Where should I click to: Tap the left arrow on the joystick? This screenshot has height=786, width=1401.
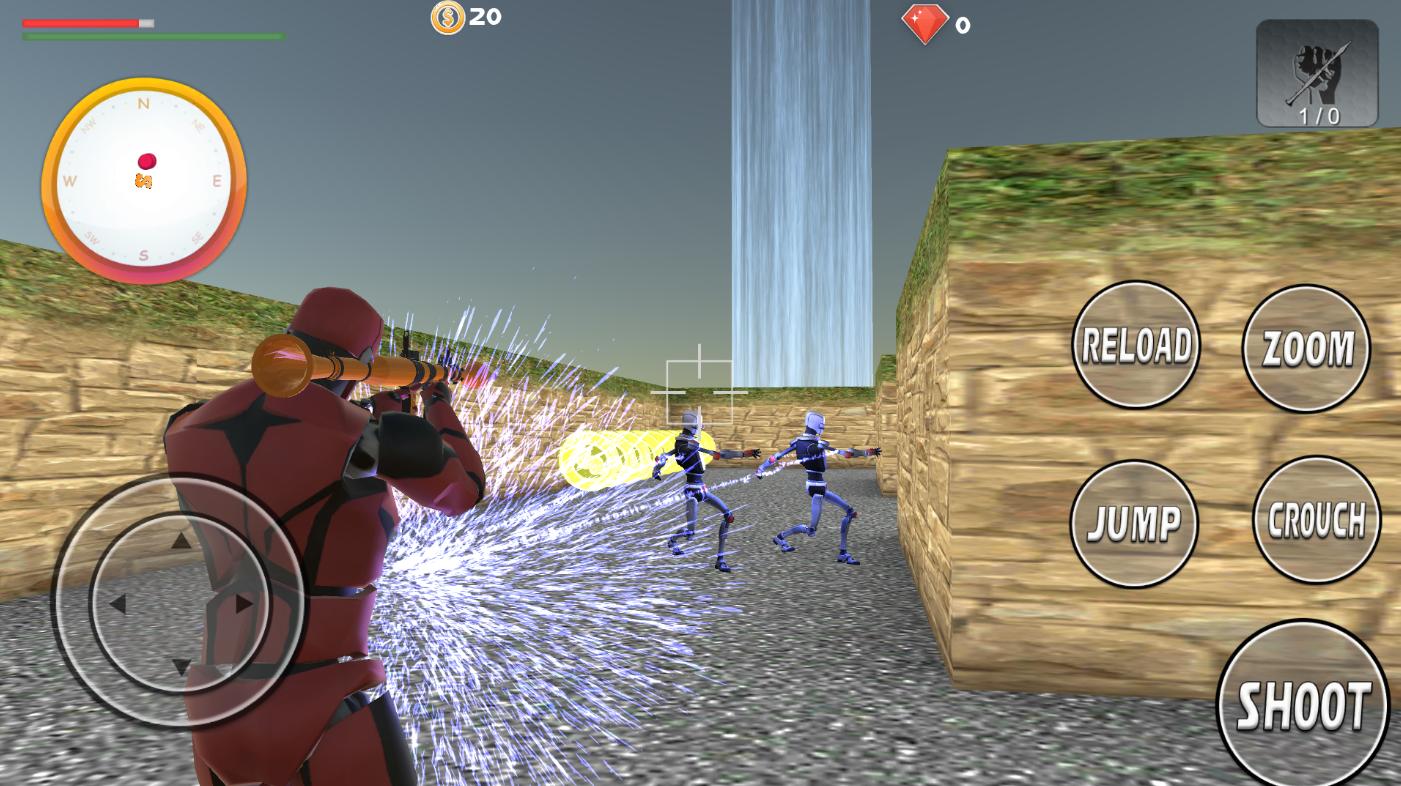click(x=120, y=605)
